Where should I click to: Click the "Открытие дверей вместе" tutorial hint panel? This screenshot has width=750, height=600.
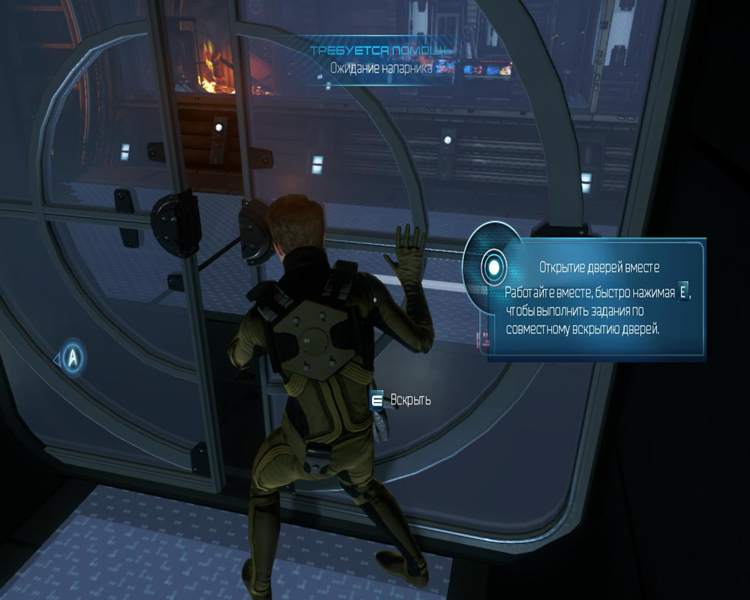[596, 299]
